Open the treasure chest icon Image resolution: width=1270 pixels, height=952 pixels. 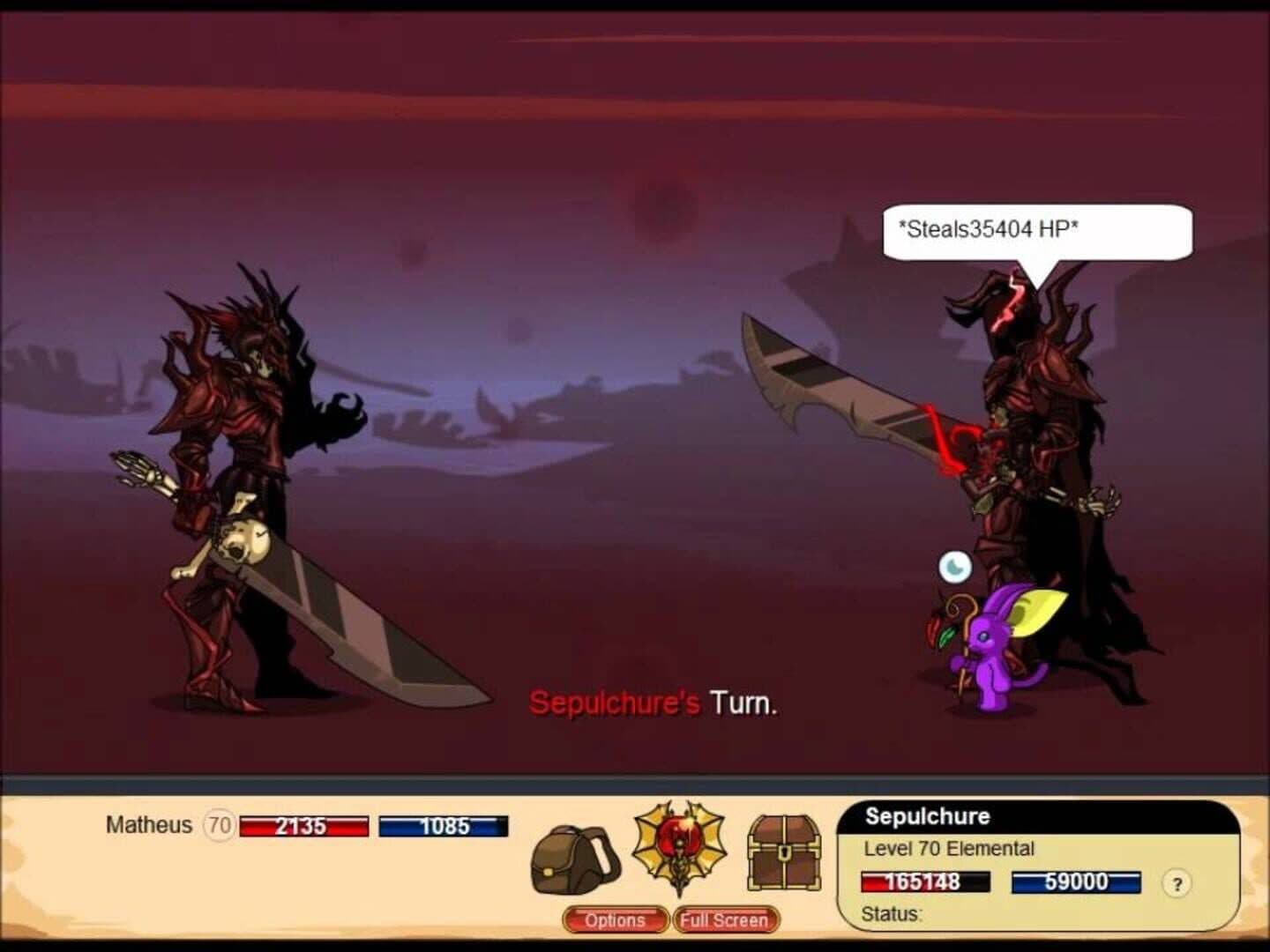pyautogui.click(x=784, y=852)
